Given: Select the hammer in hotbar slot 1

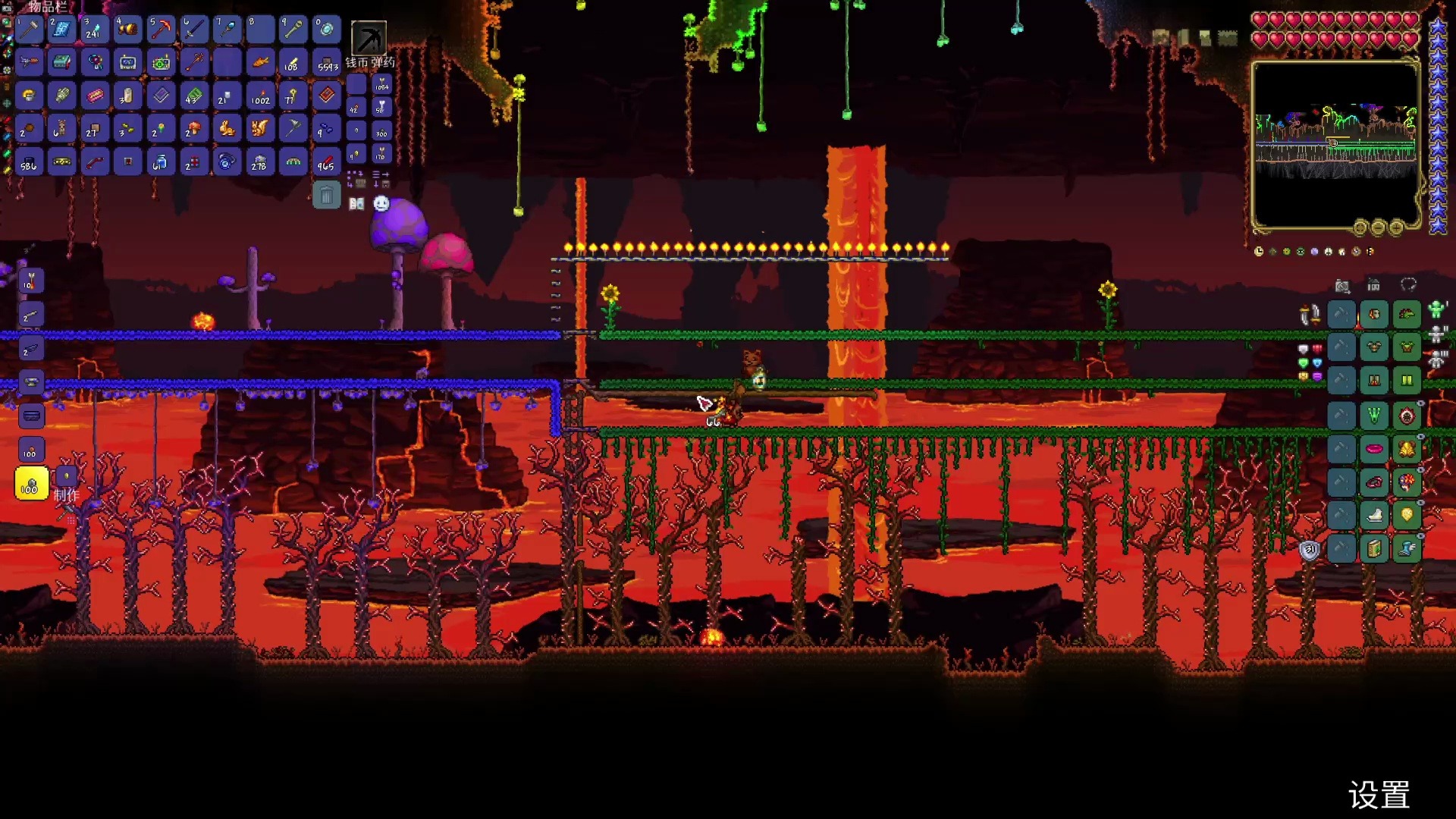Looking at the screenshot, I should [29, 30].
